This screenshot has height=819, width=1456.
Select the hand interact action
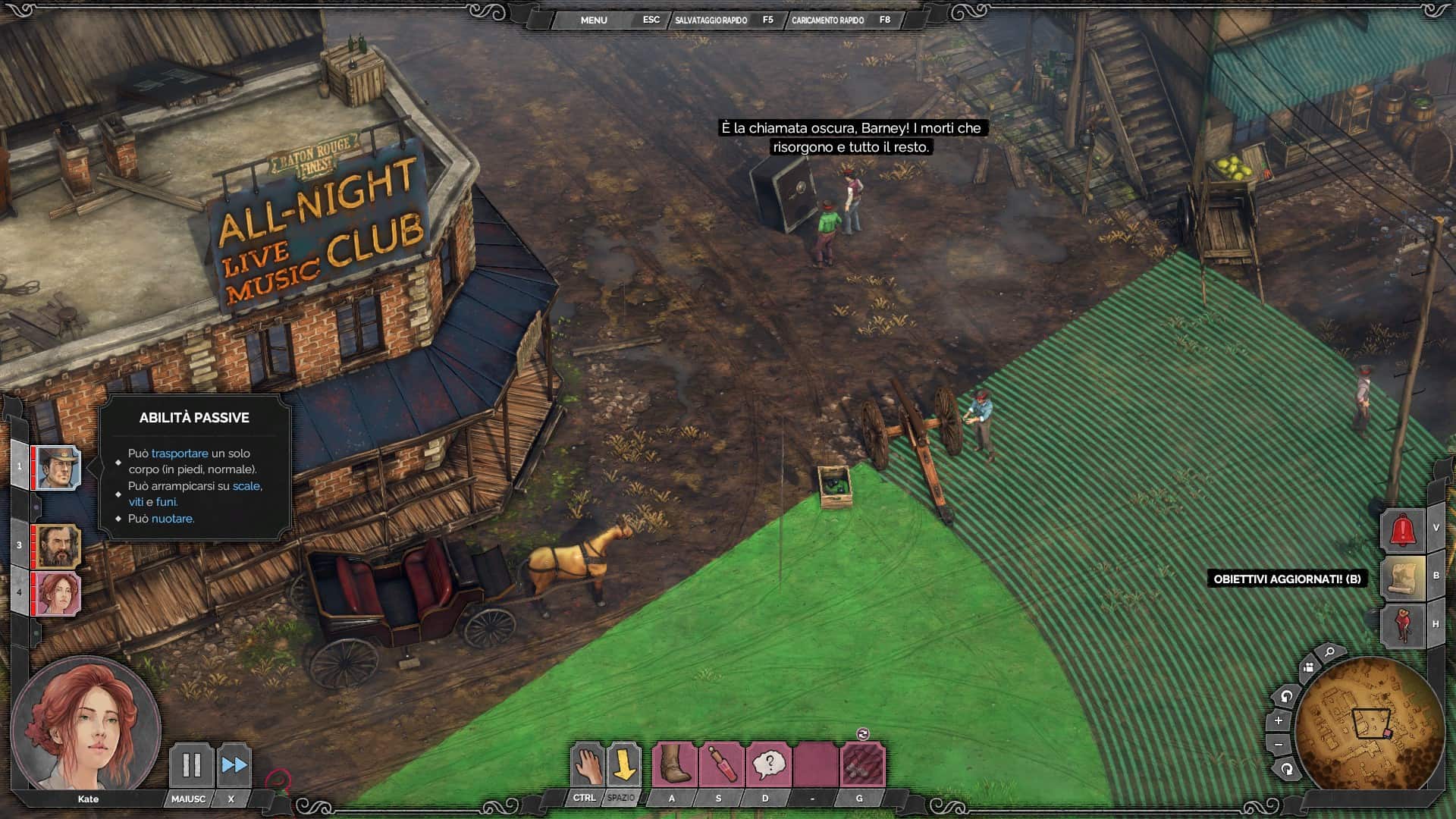coord(587,765)
